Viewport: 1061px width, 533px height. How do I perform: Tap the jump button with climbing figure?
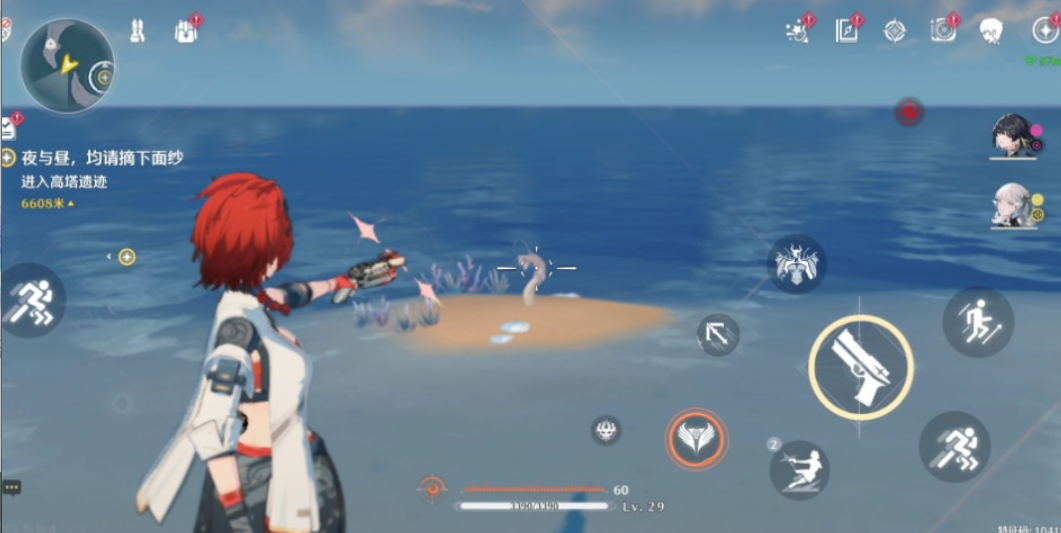pos(977,321)
